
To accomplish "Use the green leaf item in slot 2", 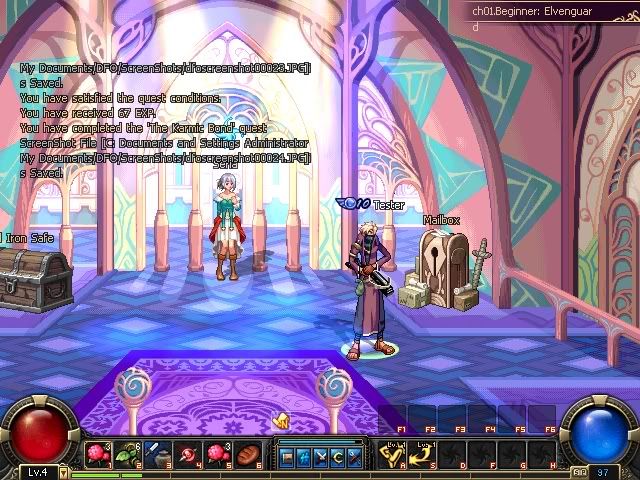I will [127, 454].
